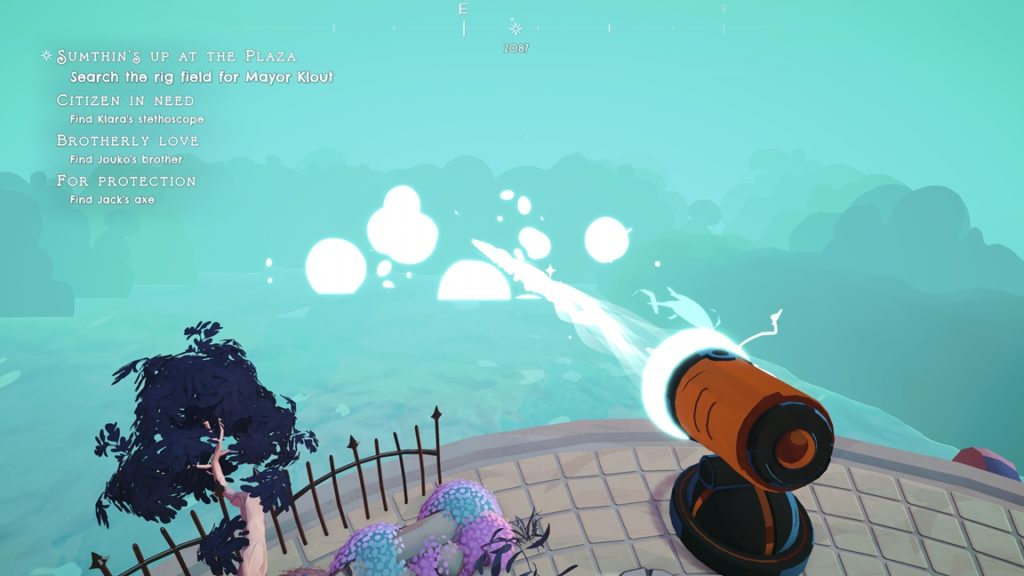The height and width of the screenshot is (576, 1024).
Task: Choose the Brotherly Love quest entry
Action: (x=127, y=141)
